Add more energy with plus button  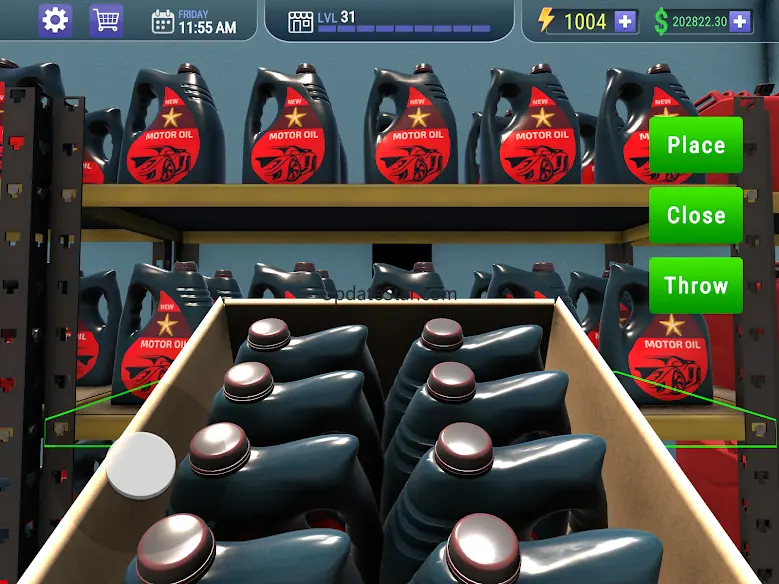click(626, 21)
